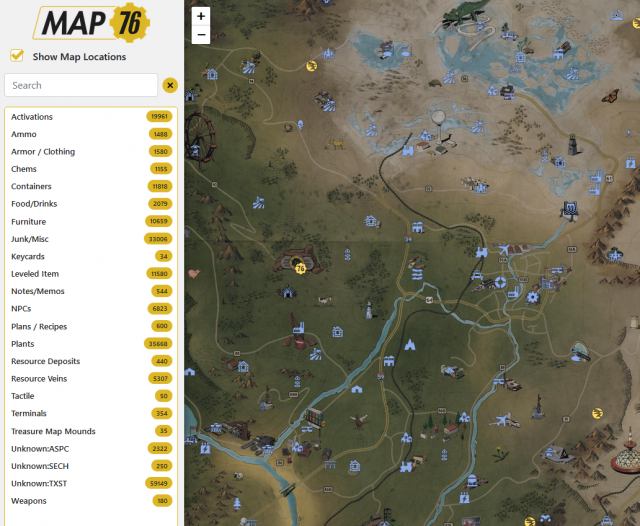Select Resource Deposits in the list
Screen dimensions: 640x526
(45, 361)
